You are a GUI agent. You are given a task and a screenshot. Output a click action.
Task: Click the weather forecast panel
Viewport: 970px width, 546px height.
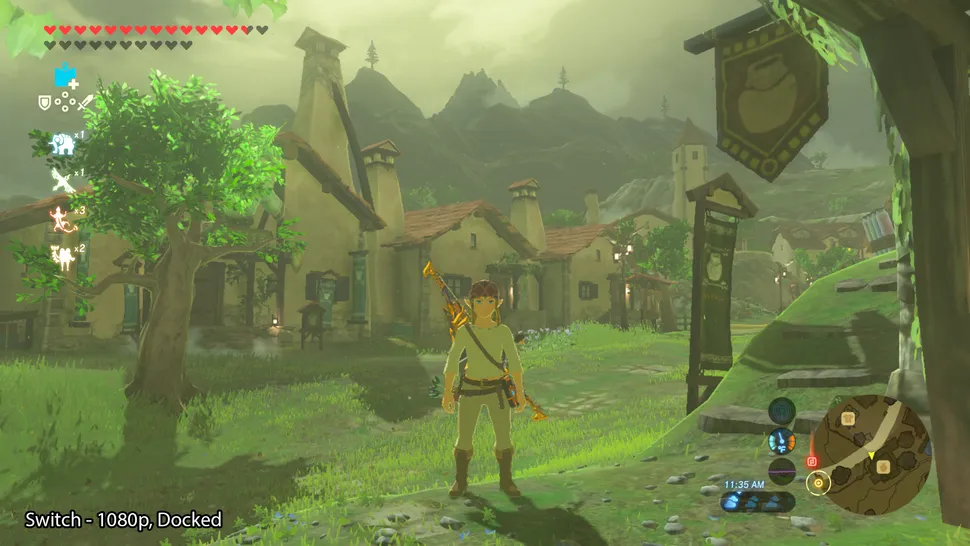[758, 502]
